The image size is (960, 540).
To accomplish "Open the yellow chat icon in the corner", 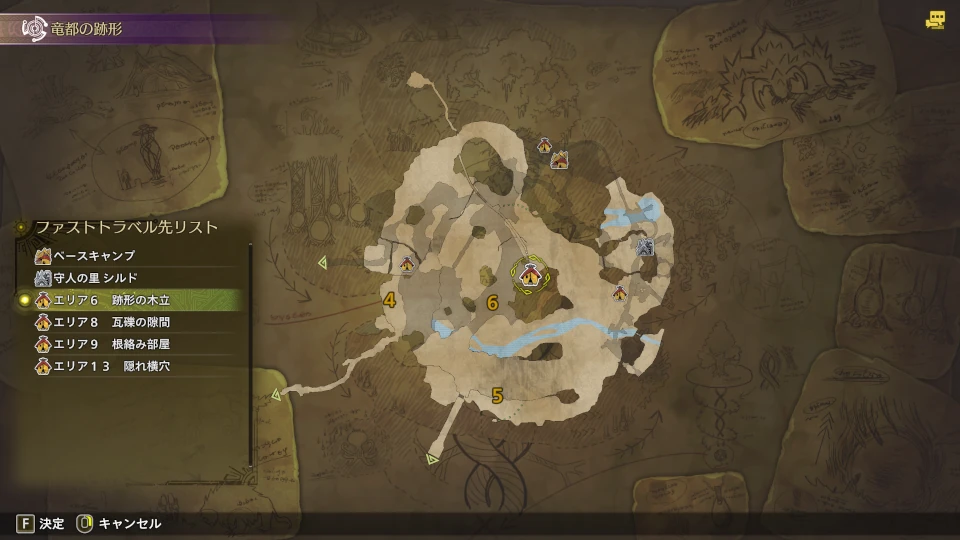I will coord(935,19).
